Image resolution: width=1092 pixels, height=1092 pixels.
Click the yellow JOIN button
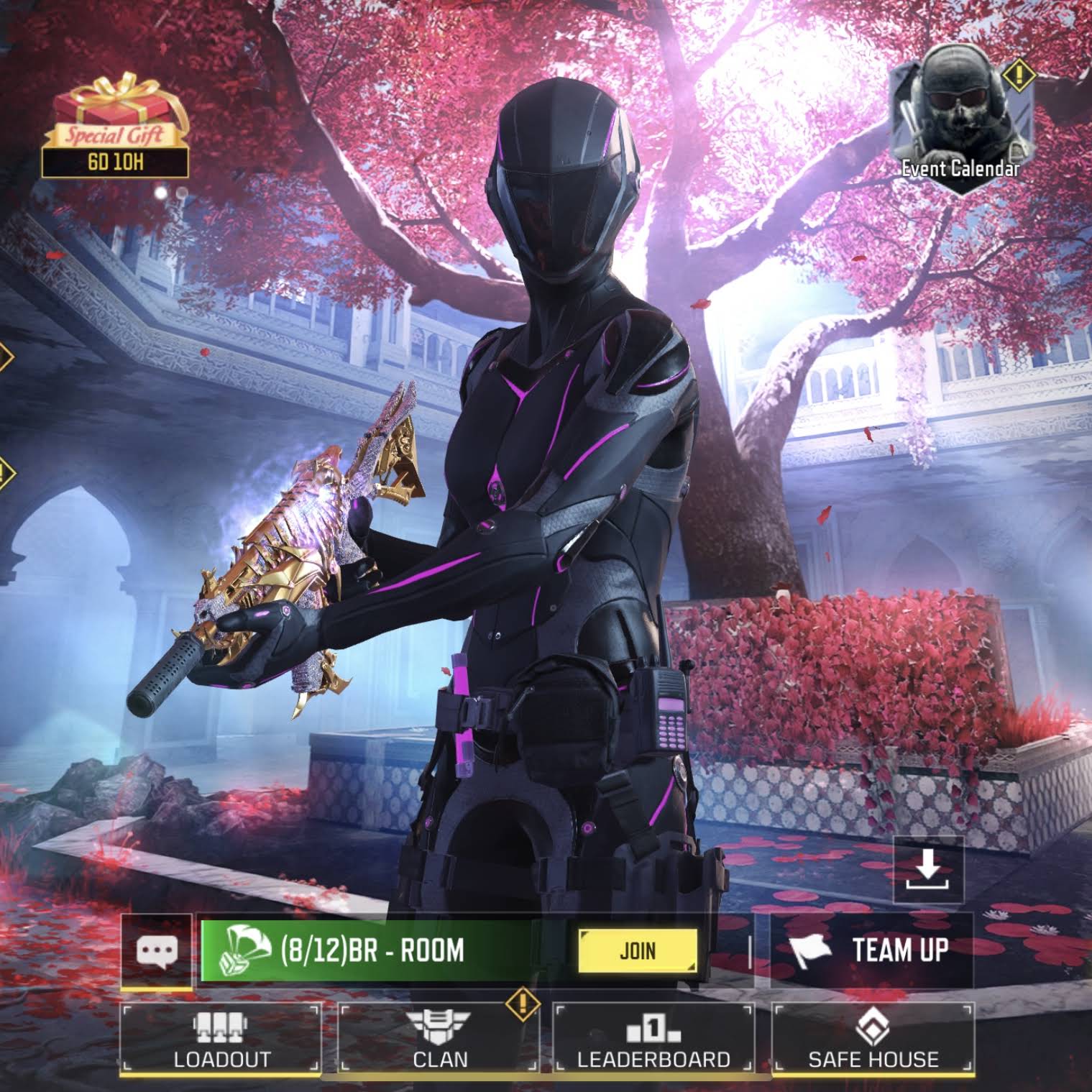pyautogui.click(x=638, y=950)
